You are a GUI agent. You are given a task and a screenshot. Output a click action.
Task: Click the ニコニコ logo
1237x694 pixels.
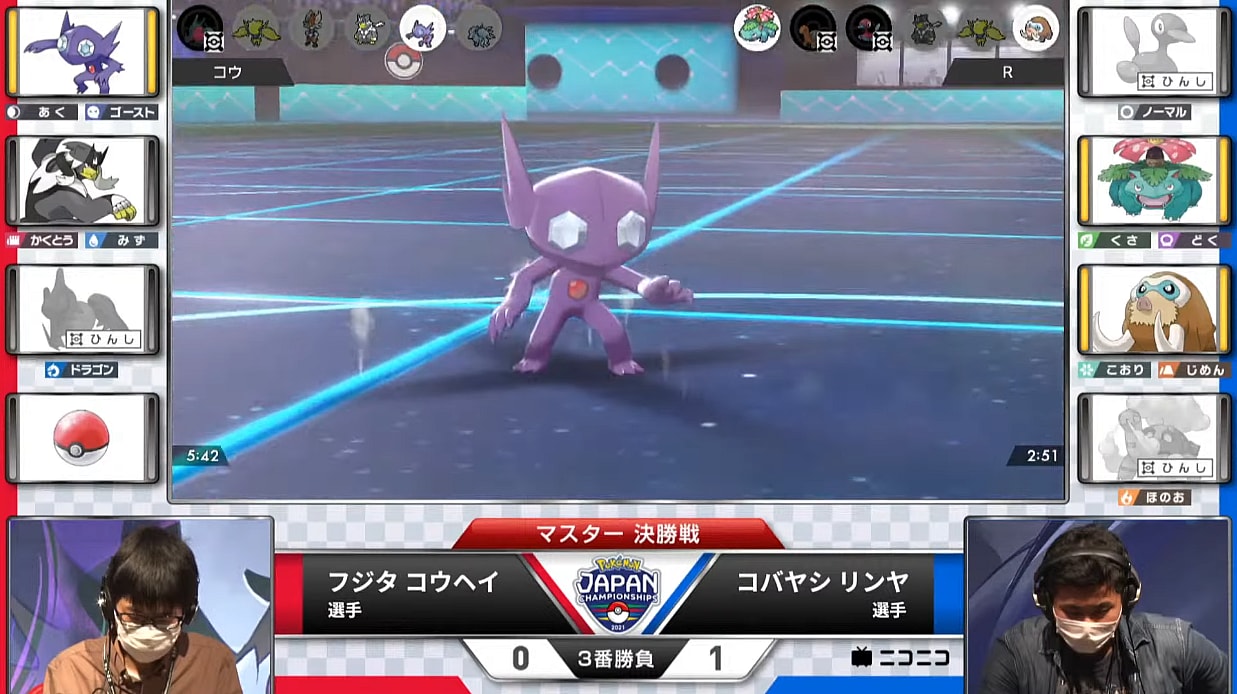point(900,657)
